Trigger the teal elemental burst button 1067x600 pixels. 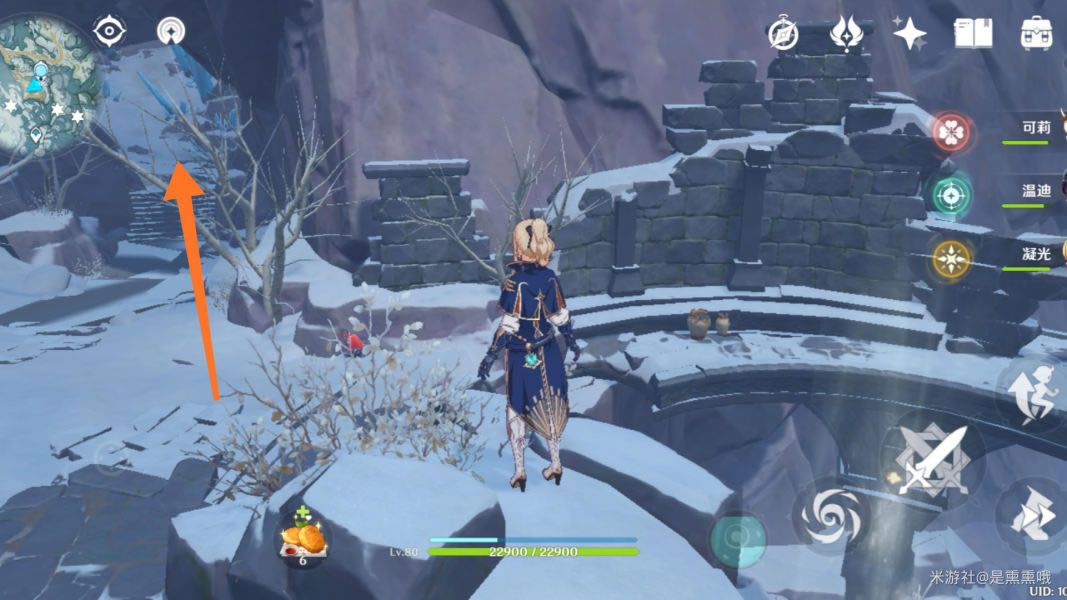click(x=738, y=540)
